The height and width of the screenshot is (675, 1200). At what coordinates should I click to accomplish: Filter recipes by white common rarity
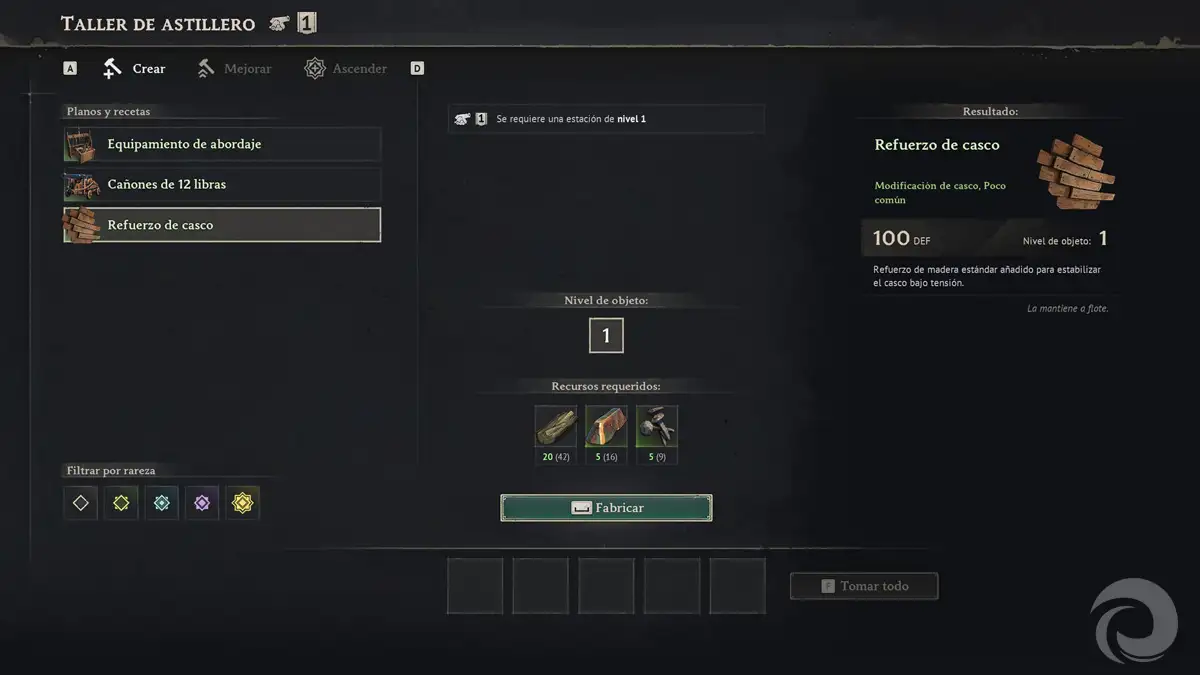click(81, 503)
